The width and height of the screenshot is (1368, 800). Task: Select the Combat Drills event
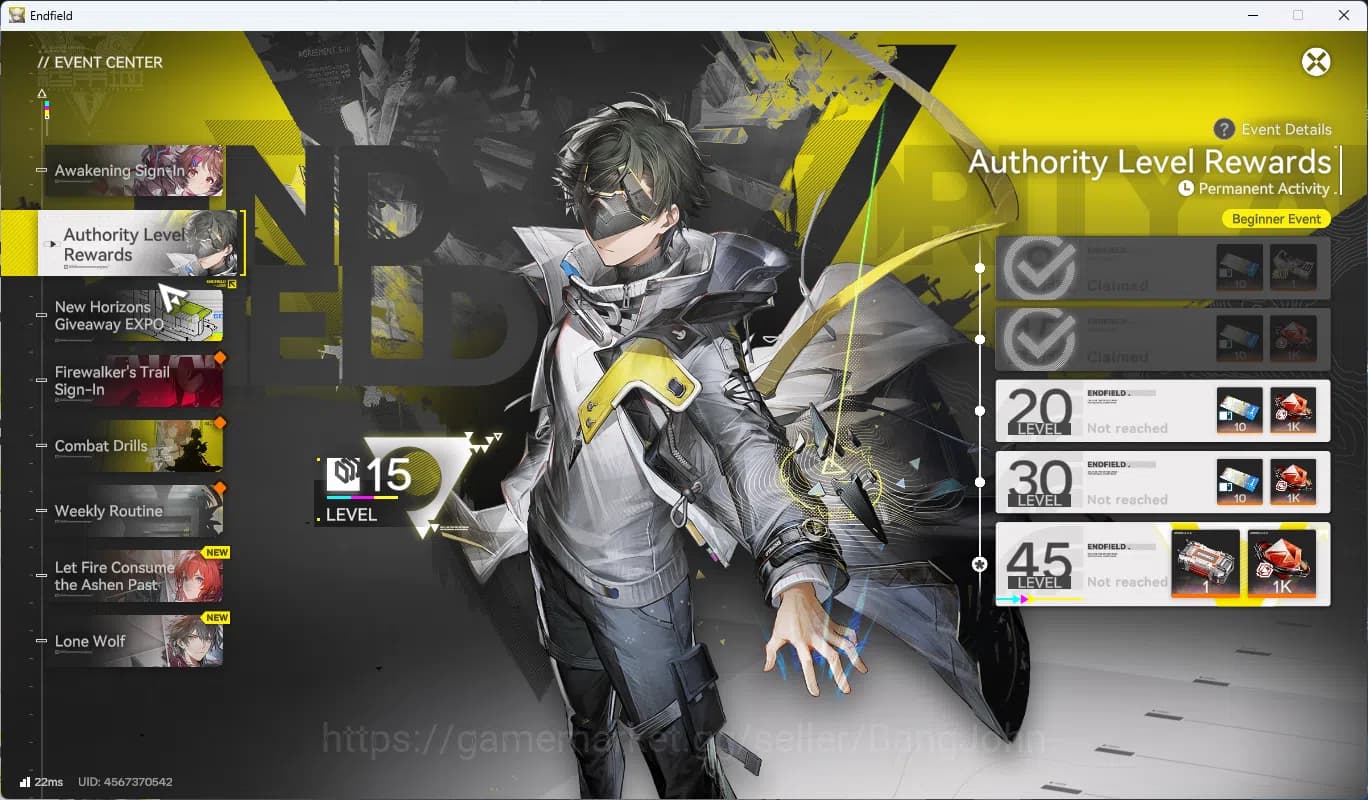[135, 446]
